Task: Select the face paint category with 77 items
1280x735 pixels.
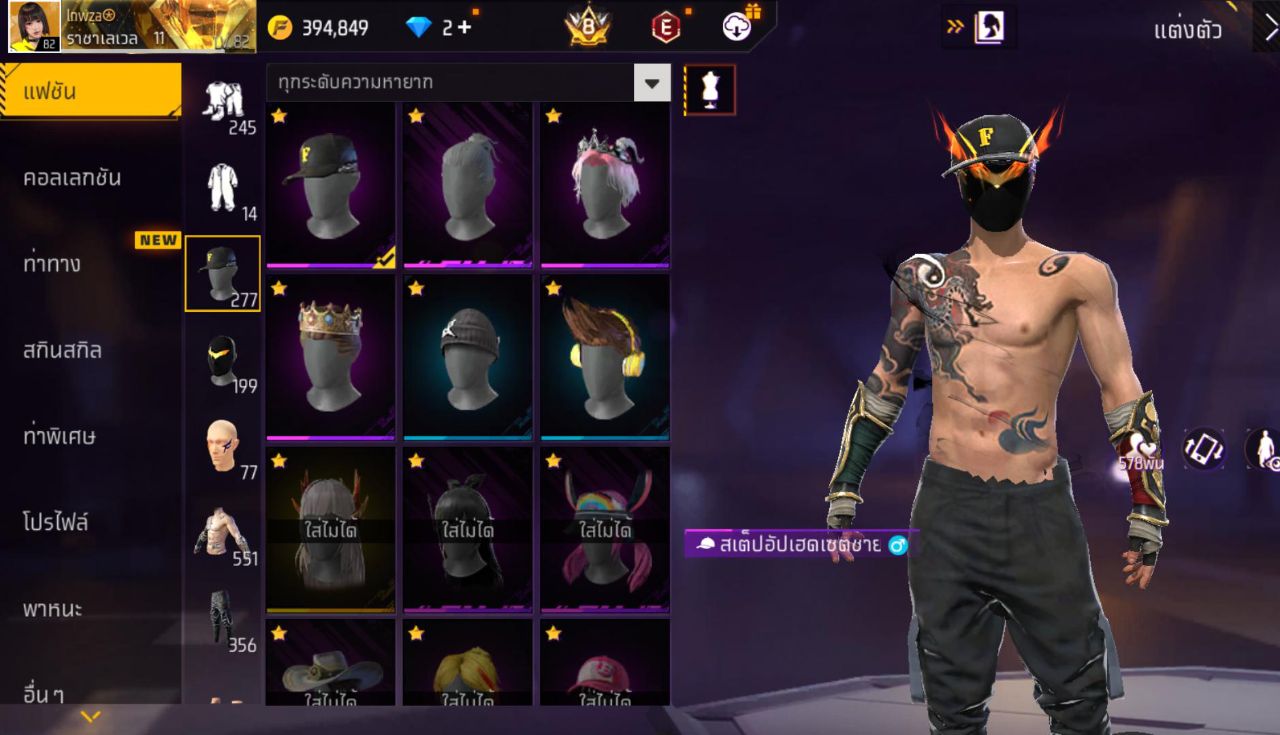Action: click(x=223, y=447)
